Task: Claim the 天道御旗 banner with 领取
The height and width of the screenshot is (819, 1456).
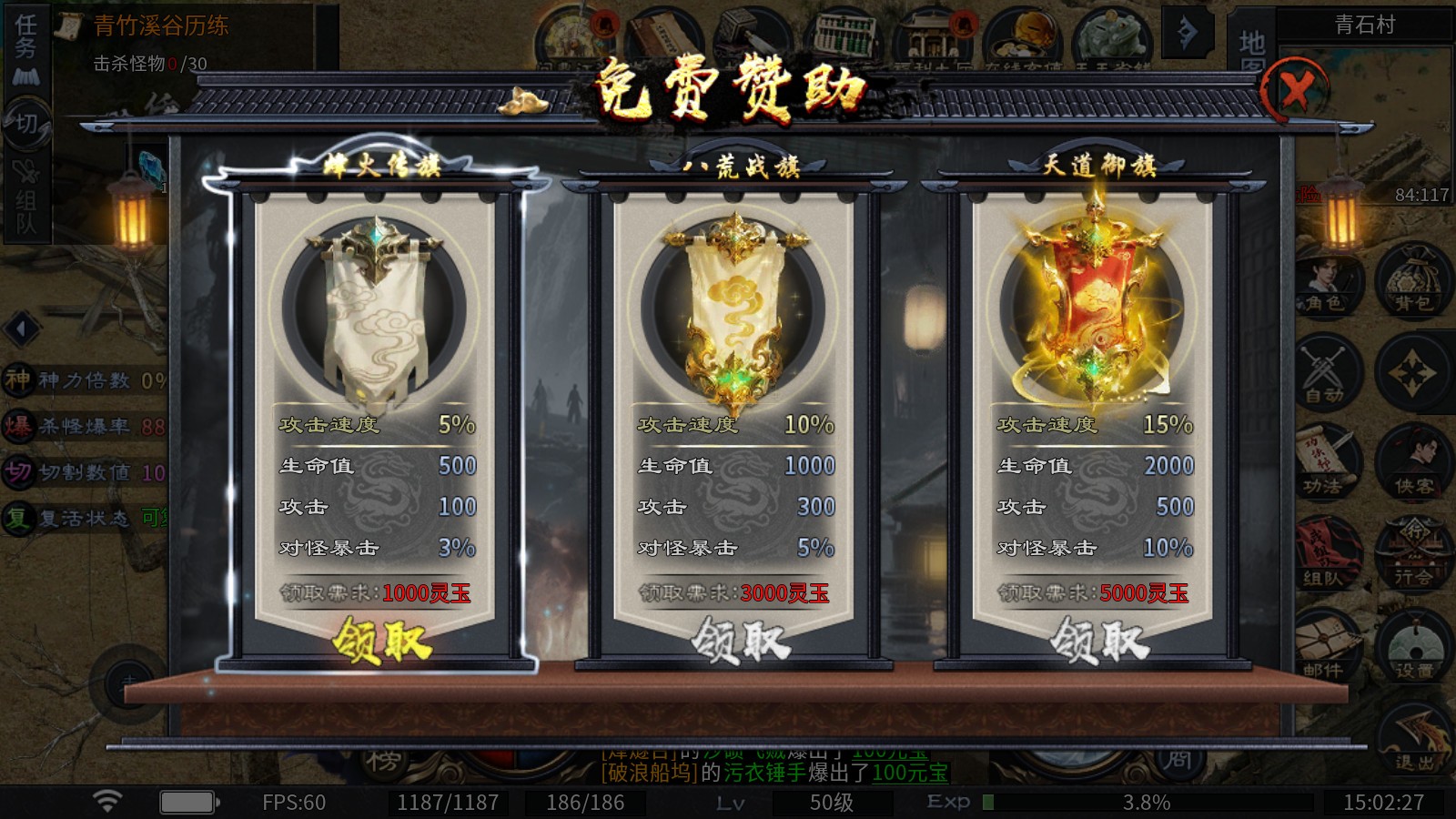Action: click(x=1099, y=641)
